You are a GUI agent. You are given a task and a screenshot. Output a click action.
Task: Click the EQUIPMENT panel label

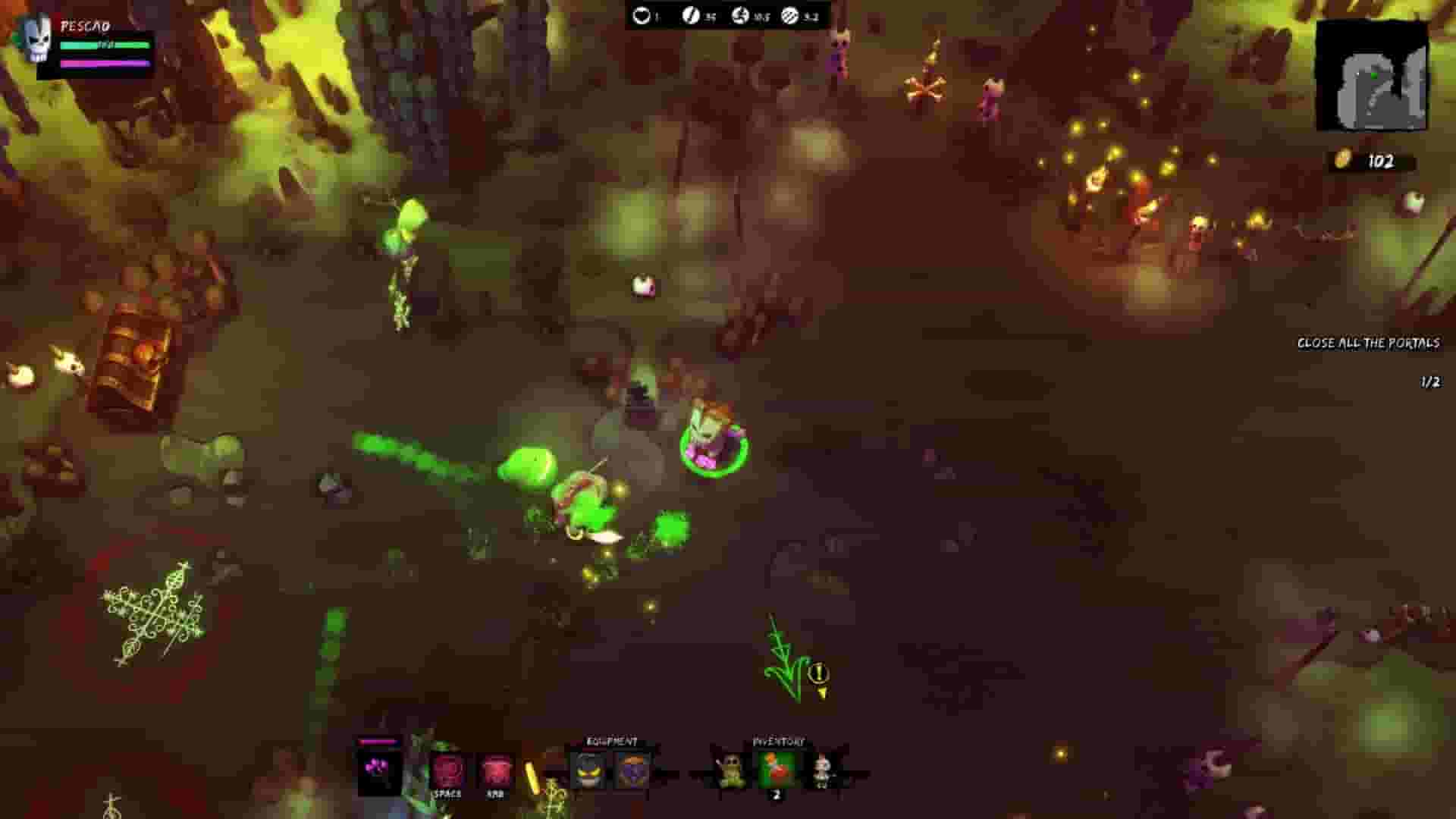tap(612, 740)
